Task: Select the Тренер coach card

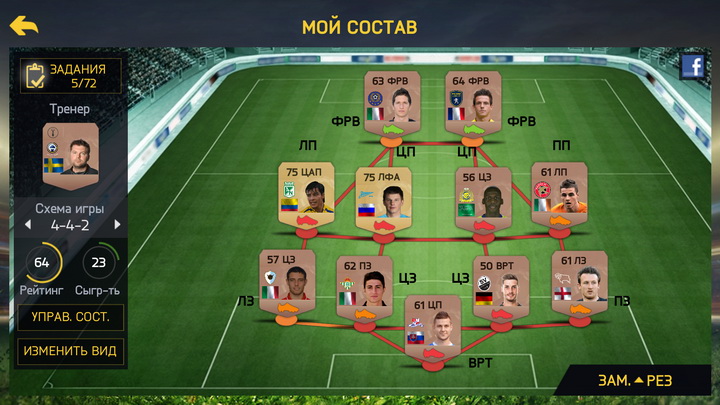Action: click(71, 150)
